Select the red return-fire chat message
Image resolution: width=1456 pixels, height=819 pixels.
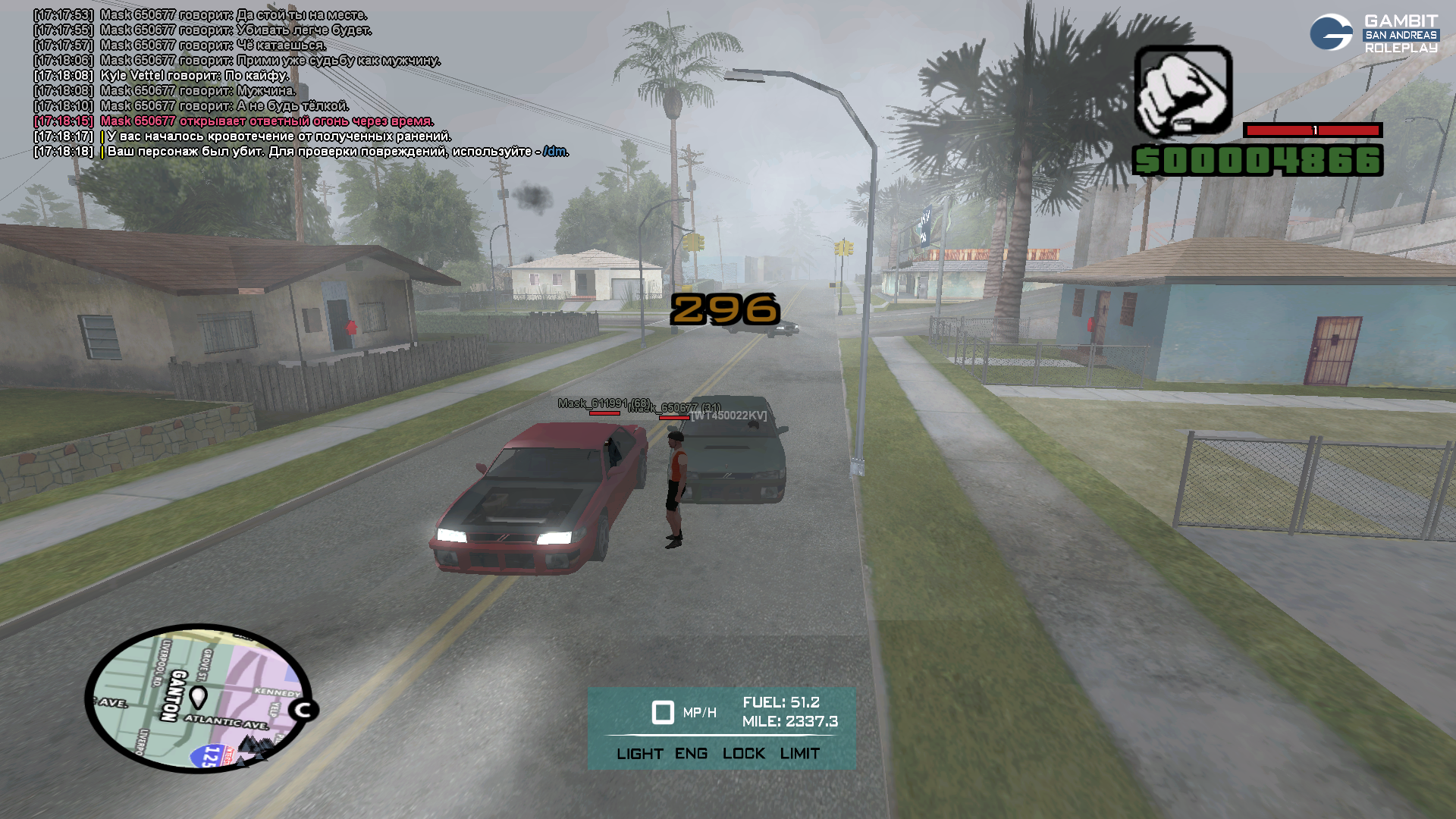pos(267,121)
